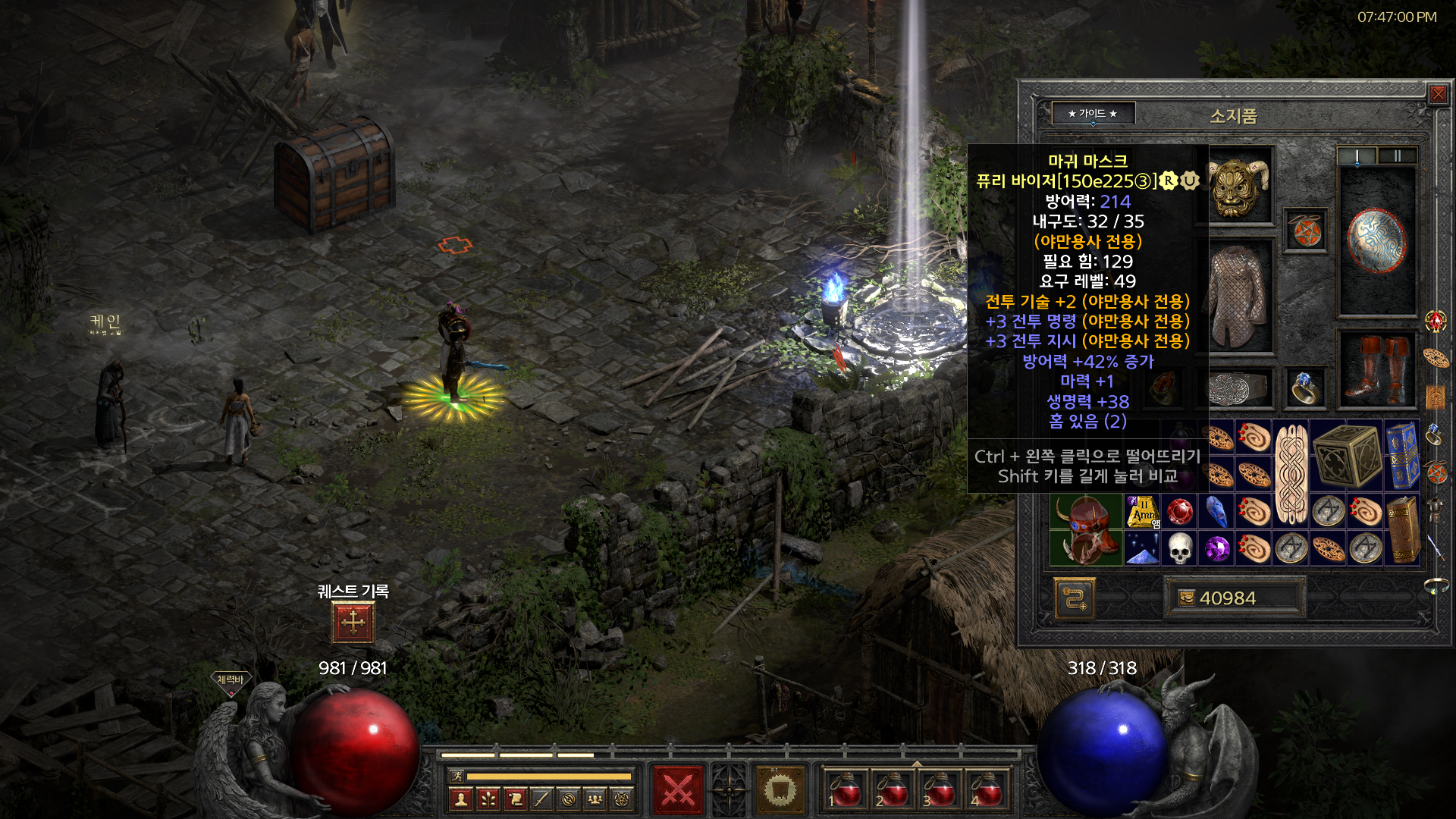Image resolution: width=1456 pixels, height=819 pixels.
Task: Open the character screen from menu bar
Action: coord(461,799)
